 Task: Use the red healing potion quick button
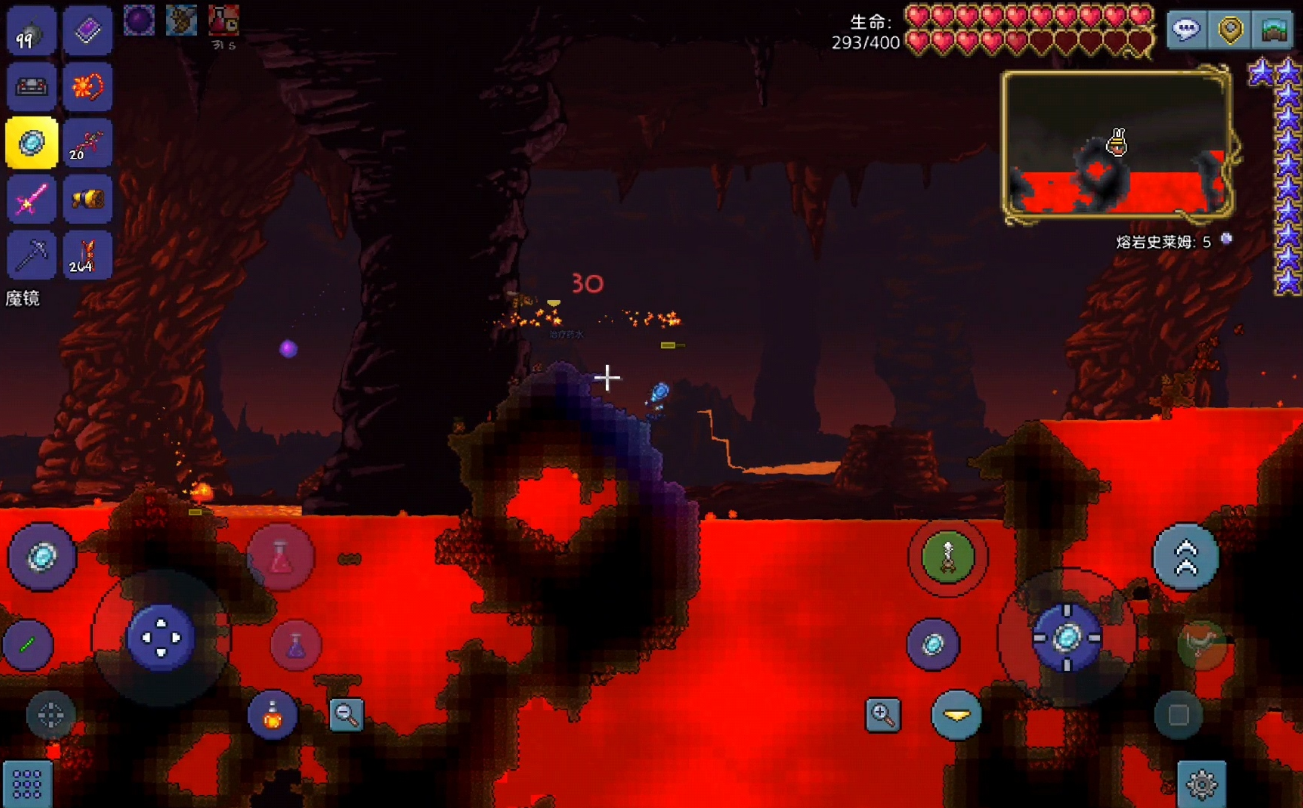[281, 558]
